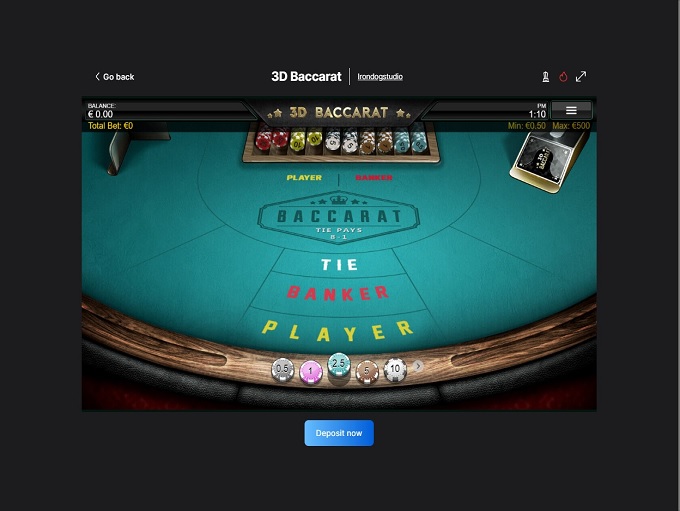The width and height of the screenshot is (680, 511).
Task: Bet on the red BANKER area
Action: [x=338, y=293]
